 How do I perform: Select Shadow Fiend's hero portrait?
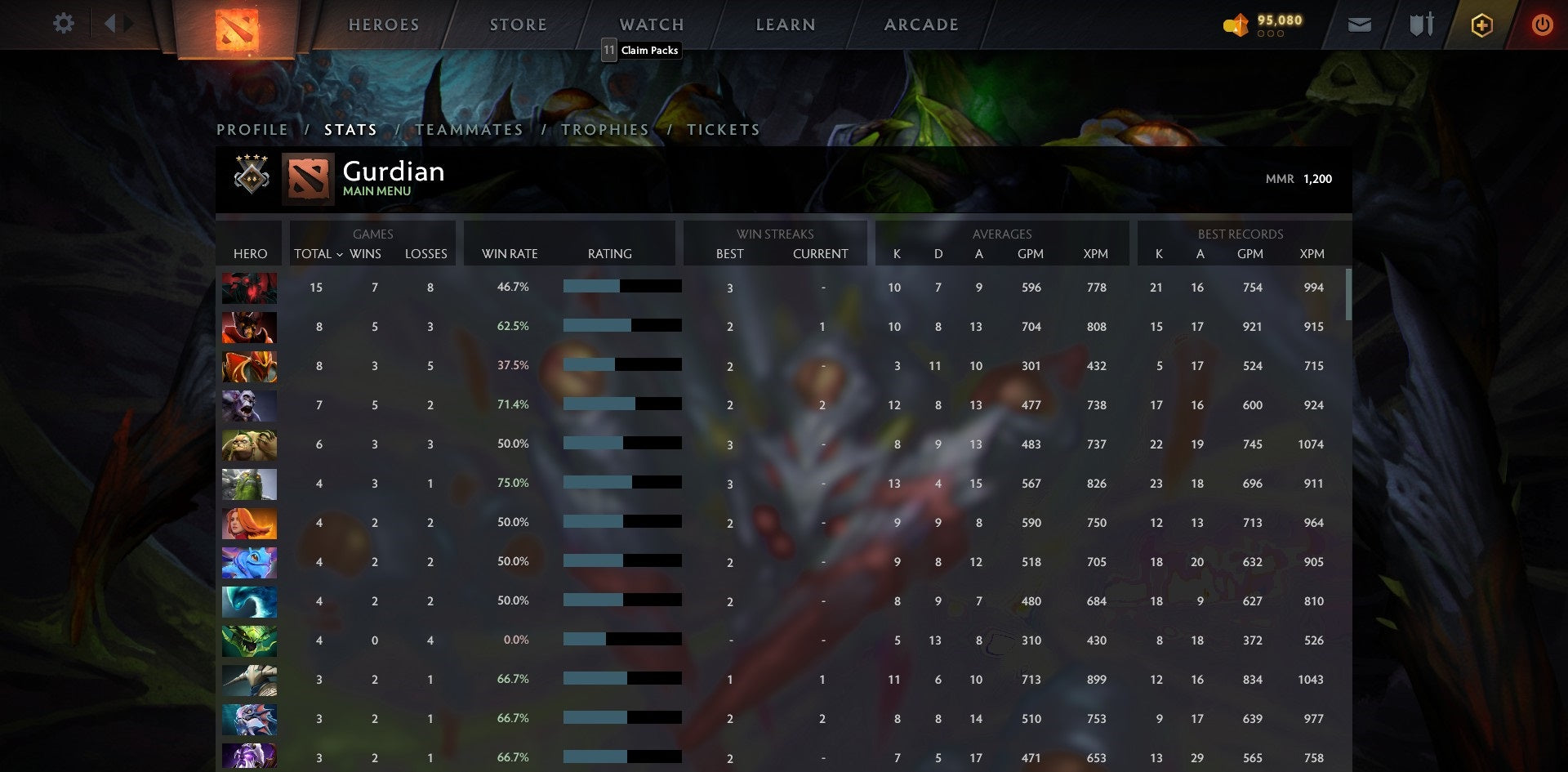[x=249, y=288]
